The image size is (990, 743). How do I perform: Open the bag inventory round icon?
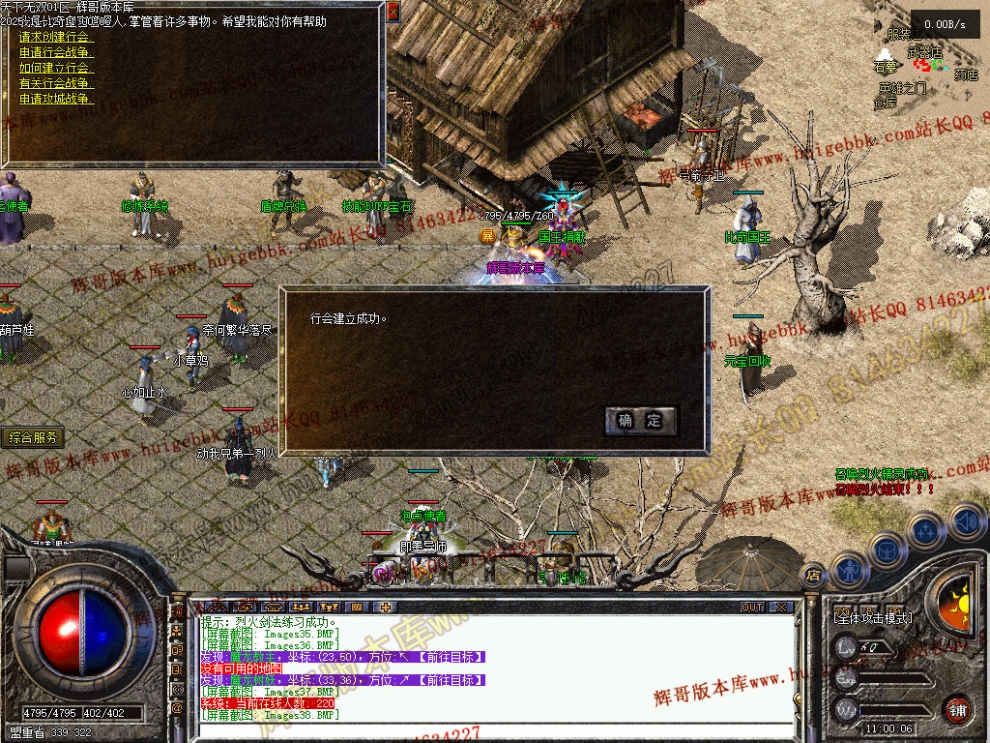point(887,549)
